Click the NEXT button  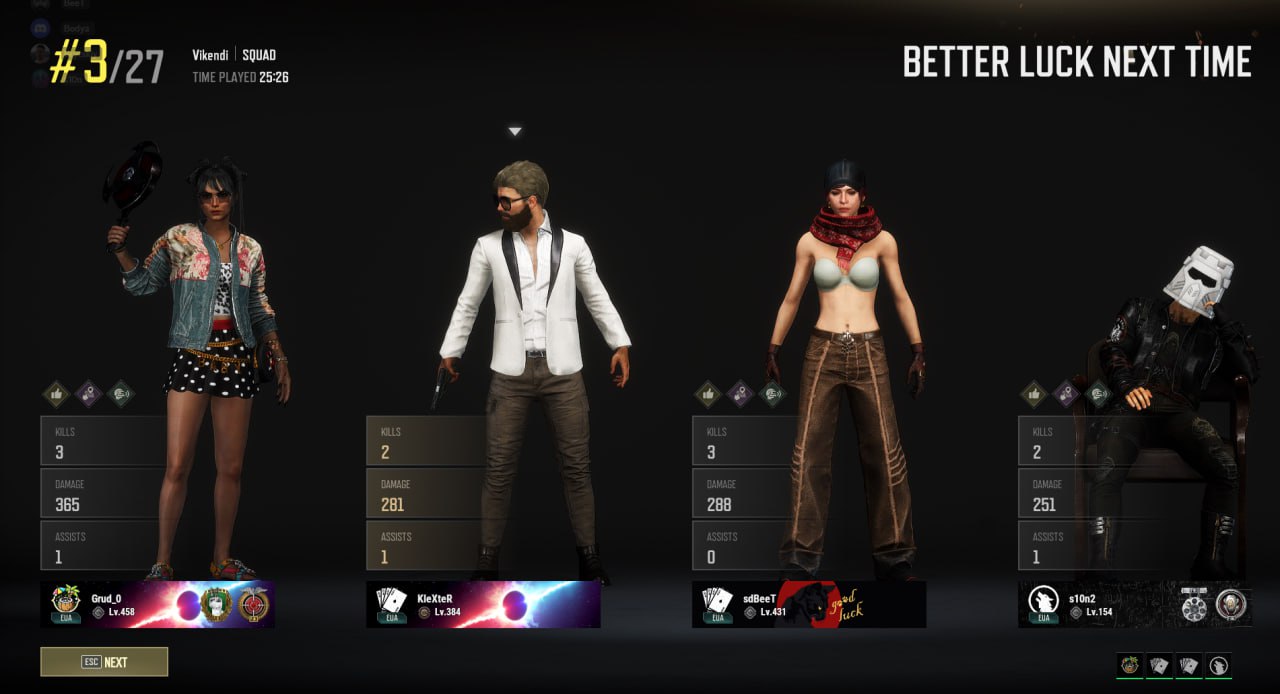tap(104, 662)
